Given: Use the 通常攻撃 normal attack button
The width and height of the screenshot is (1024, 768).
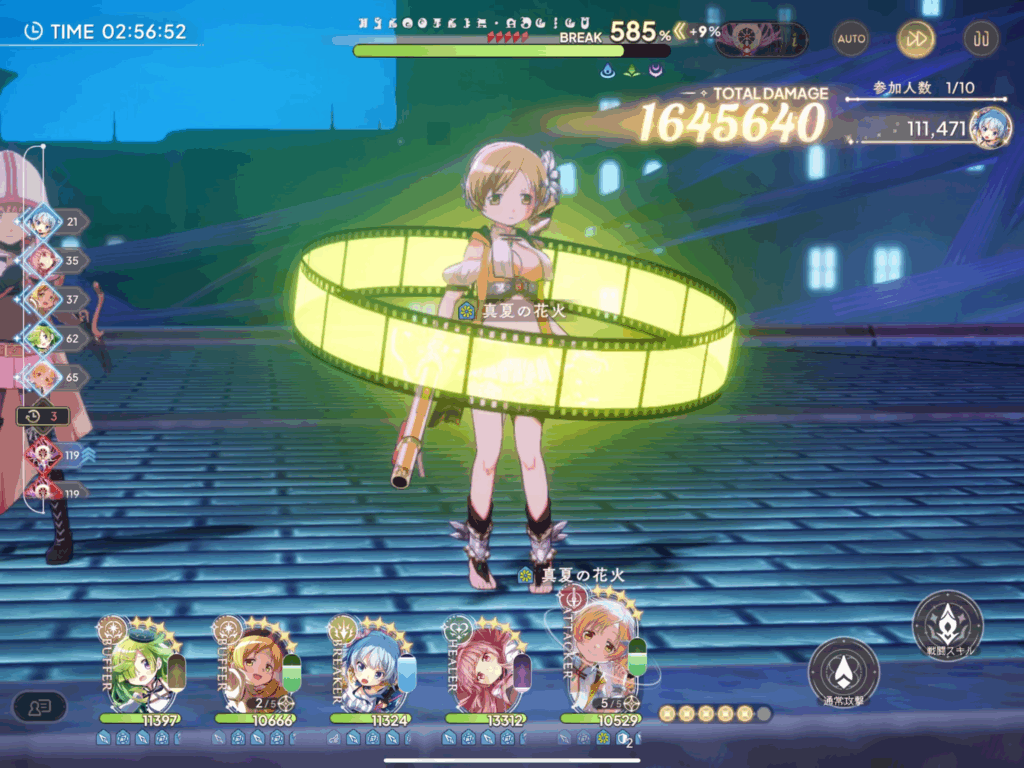Looking at the screenshot, I should [x=843, y=672].
